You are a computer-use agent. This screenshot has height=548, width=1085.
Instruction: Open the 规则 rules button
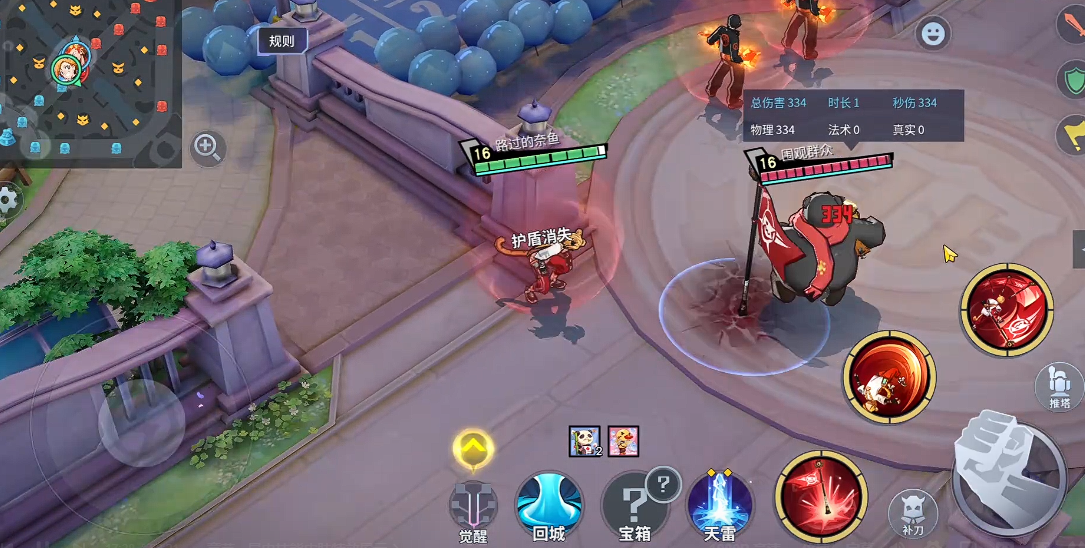pyautogui.click(x=282, y=41)
